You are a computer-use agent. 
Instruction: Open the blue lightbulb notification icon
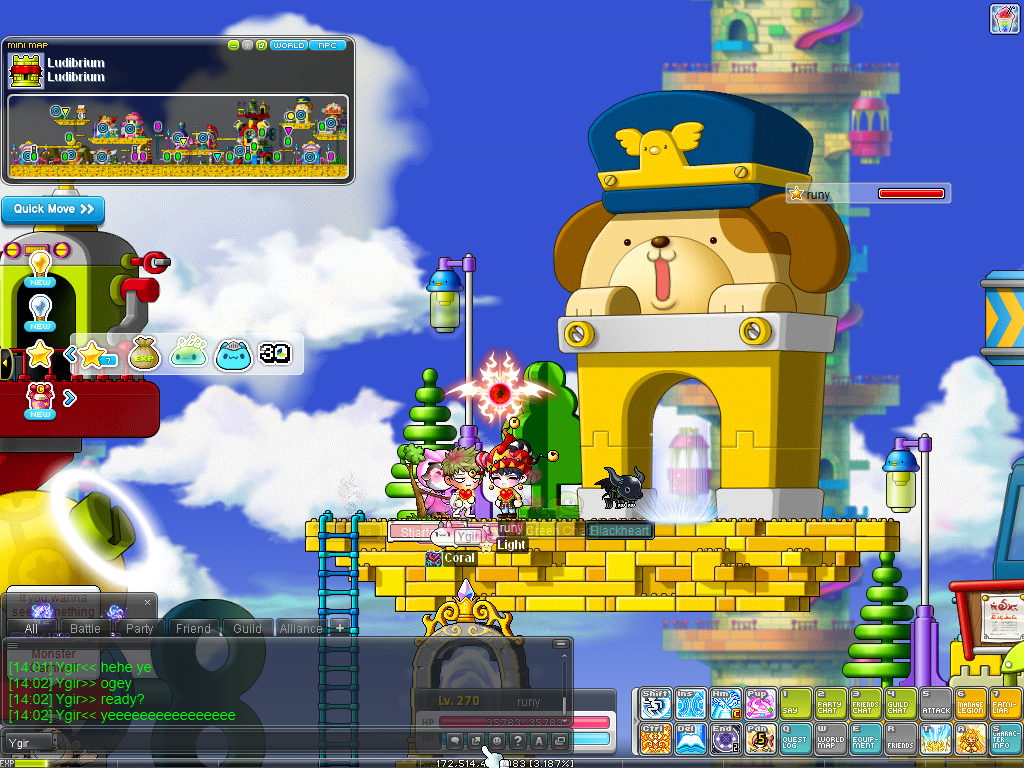click(x=40, y=309)
